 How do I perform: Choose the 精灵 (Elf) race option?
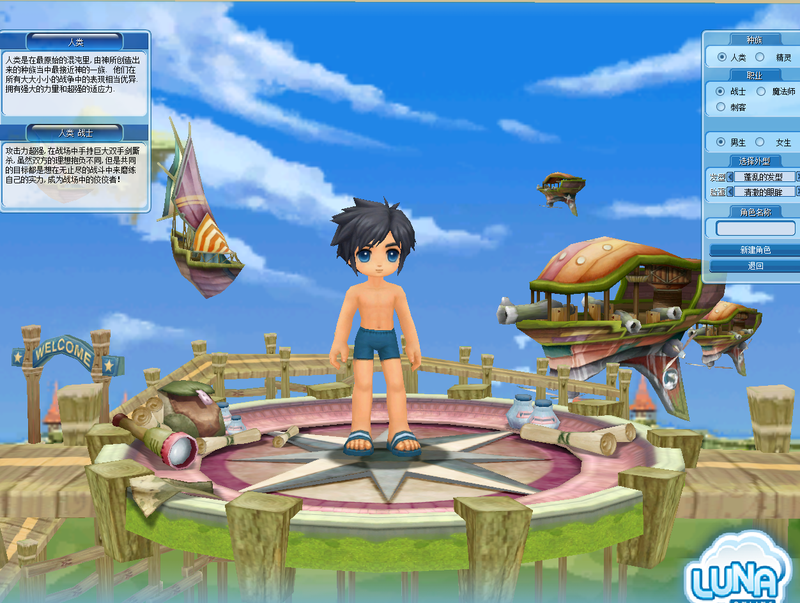(760, 58)
